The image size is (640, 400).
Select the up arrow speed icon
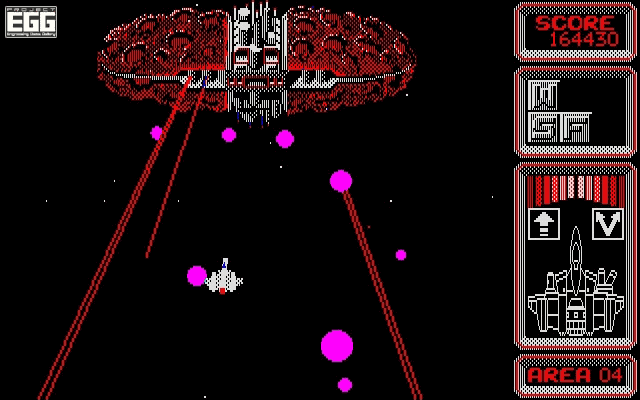pos(543,223)
